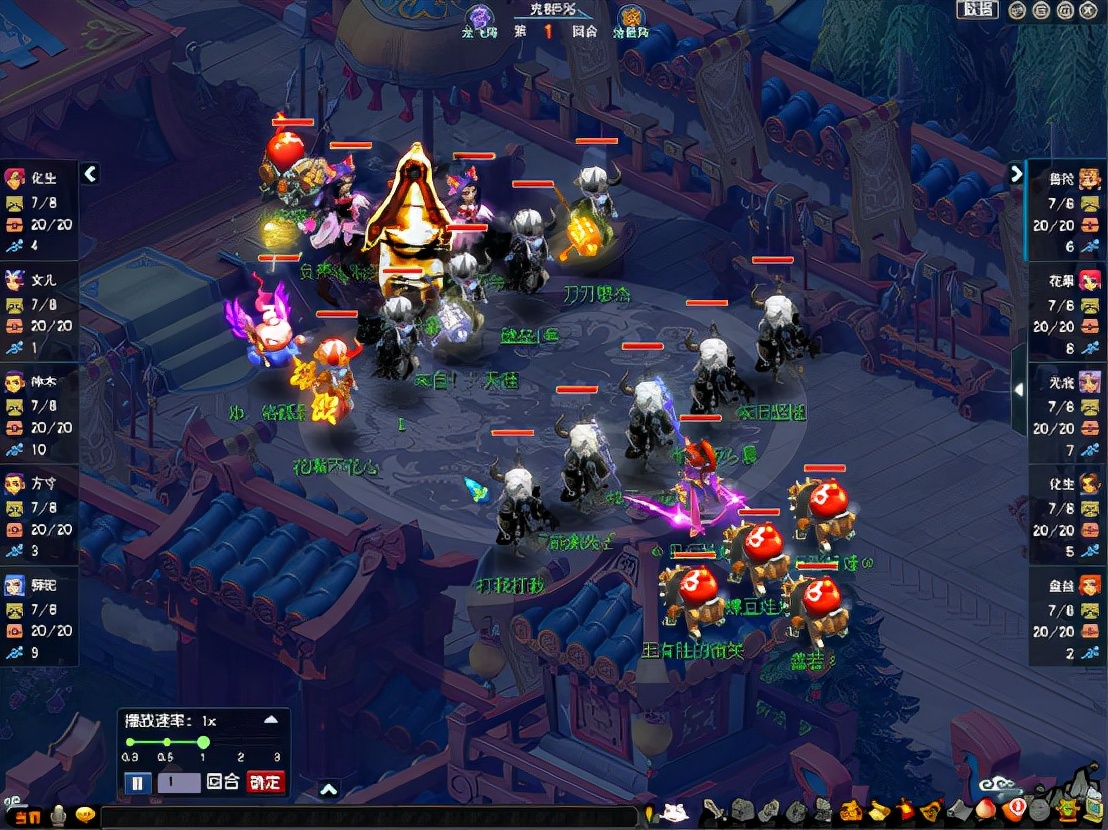This screenshot has width=1108, height=830.
Task: Click the top-right rectangular labeled button
Action: tap(978, 10)
